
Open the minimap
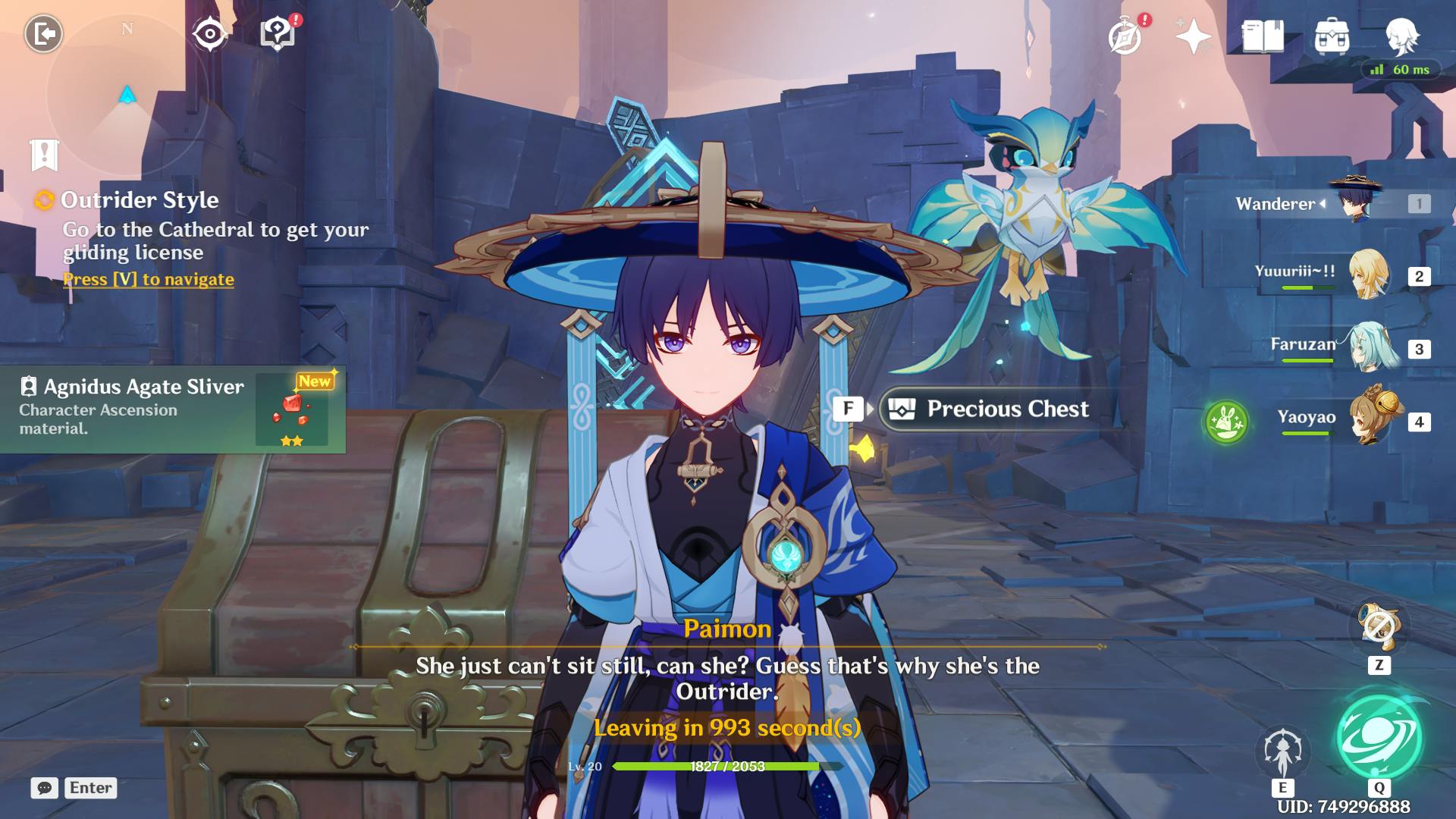127,96
